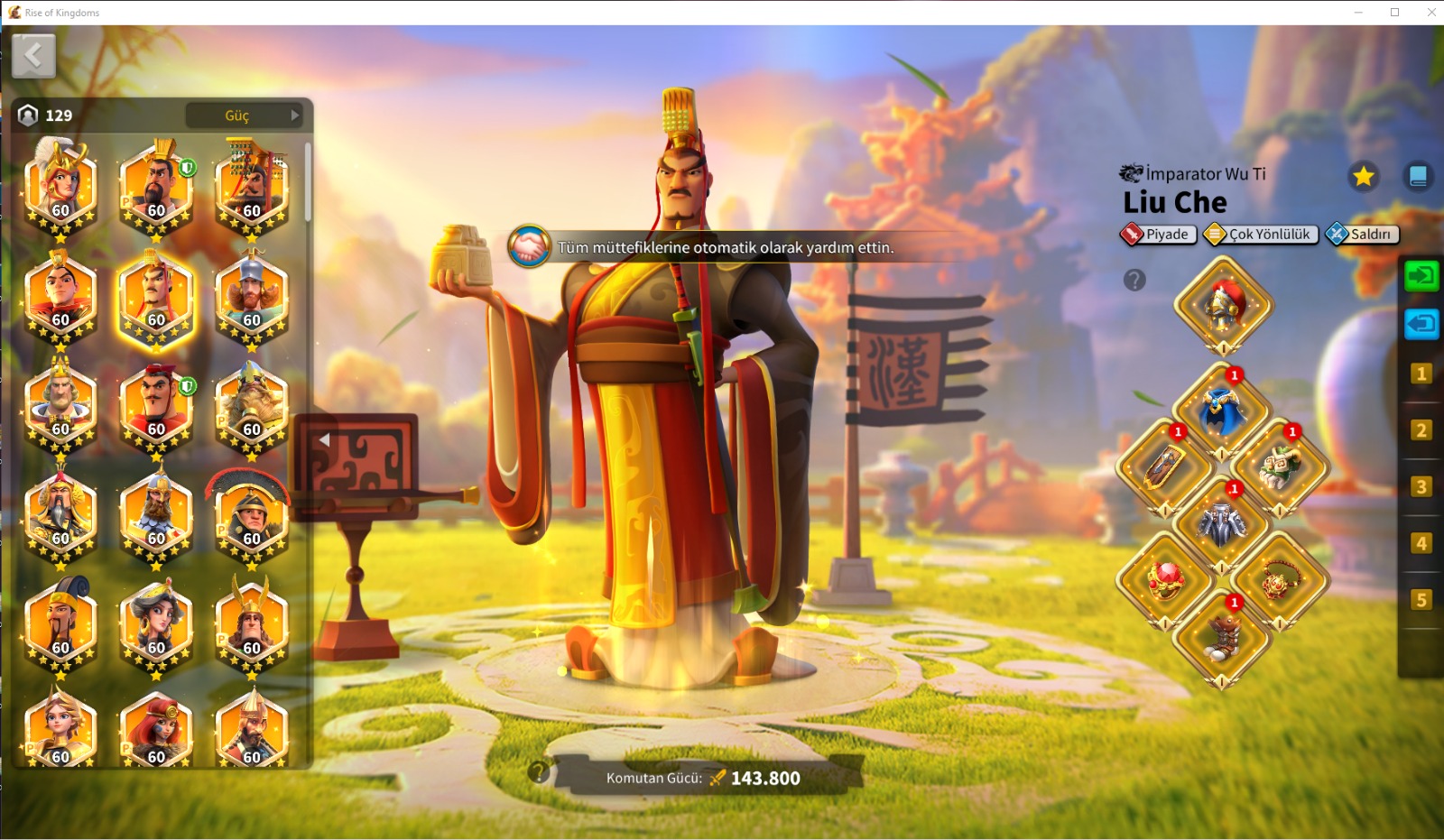Switch to equipment preset 1

tap(1421, 374)
